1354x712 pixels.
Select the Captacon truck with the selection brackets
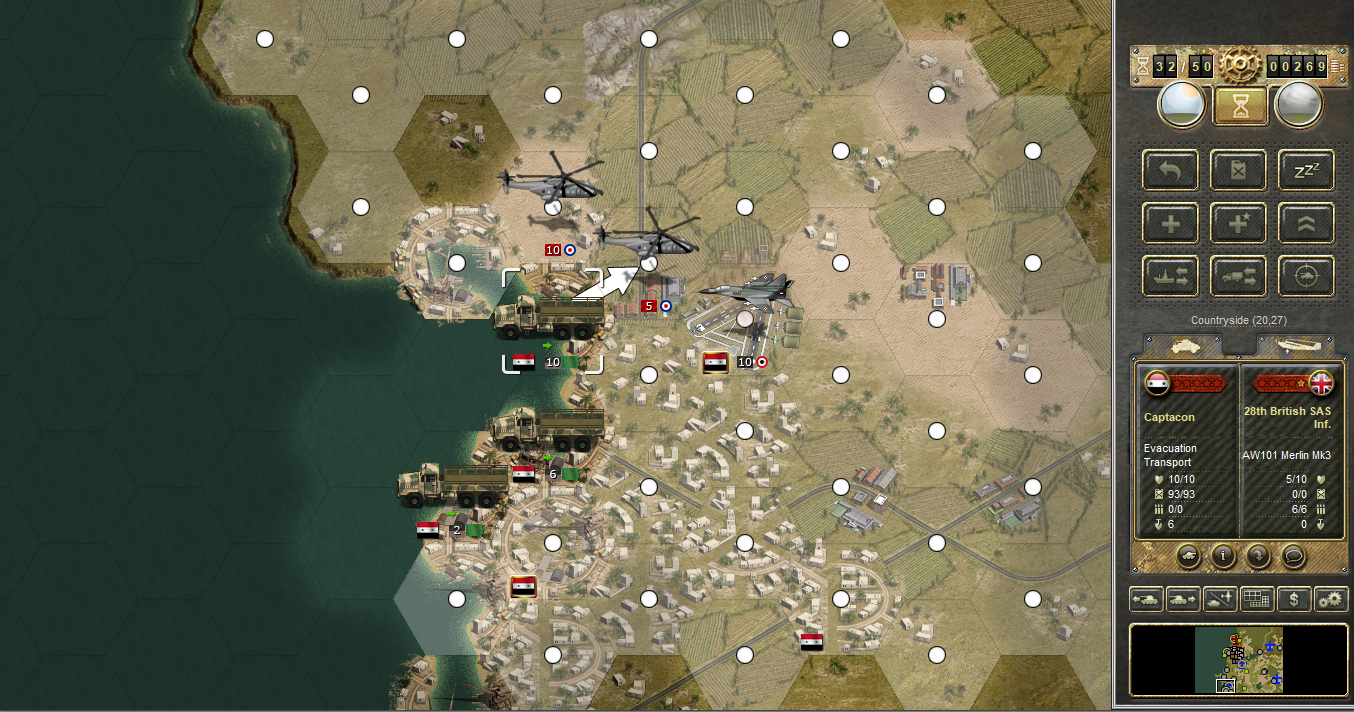click(x=552, y=320)
